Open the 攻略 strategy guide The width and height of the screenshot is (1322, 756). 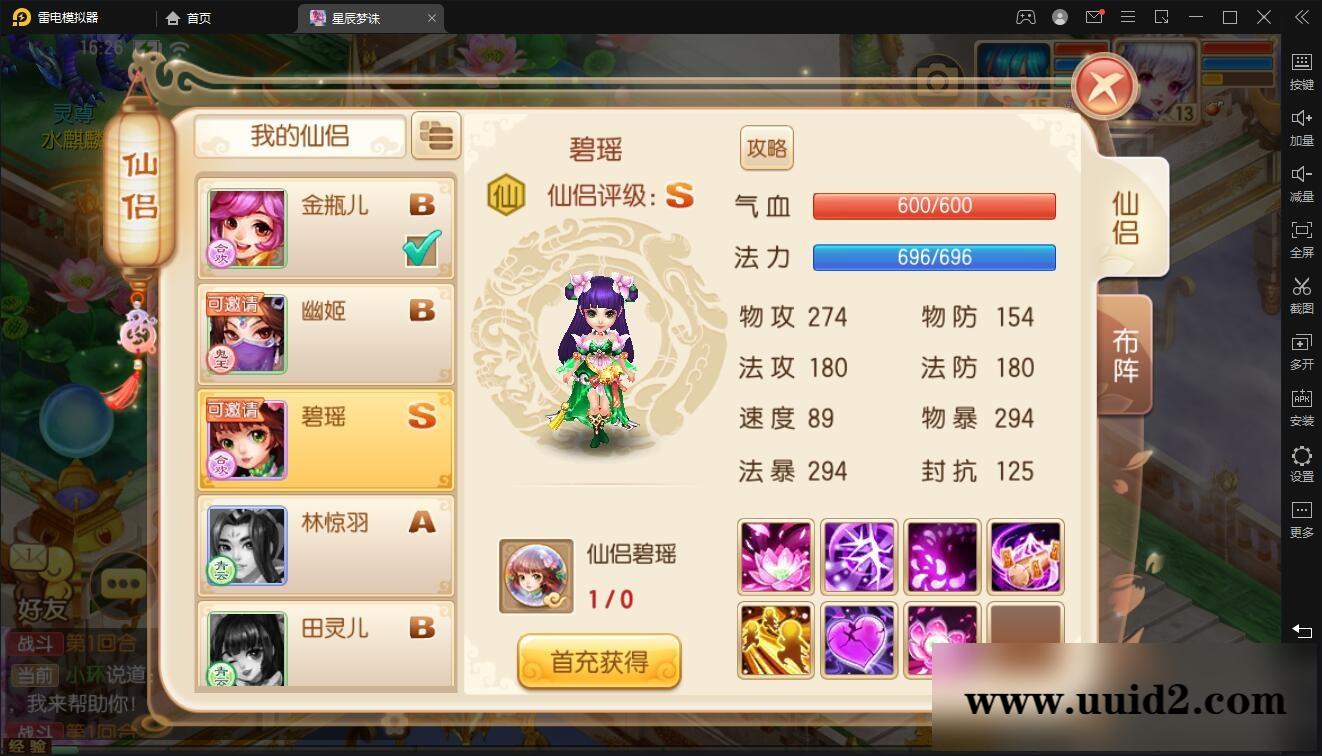click(766, 147)
